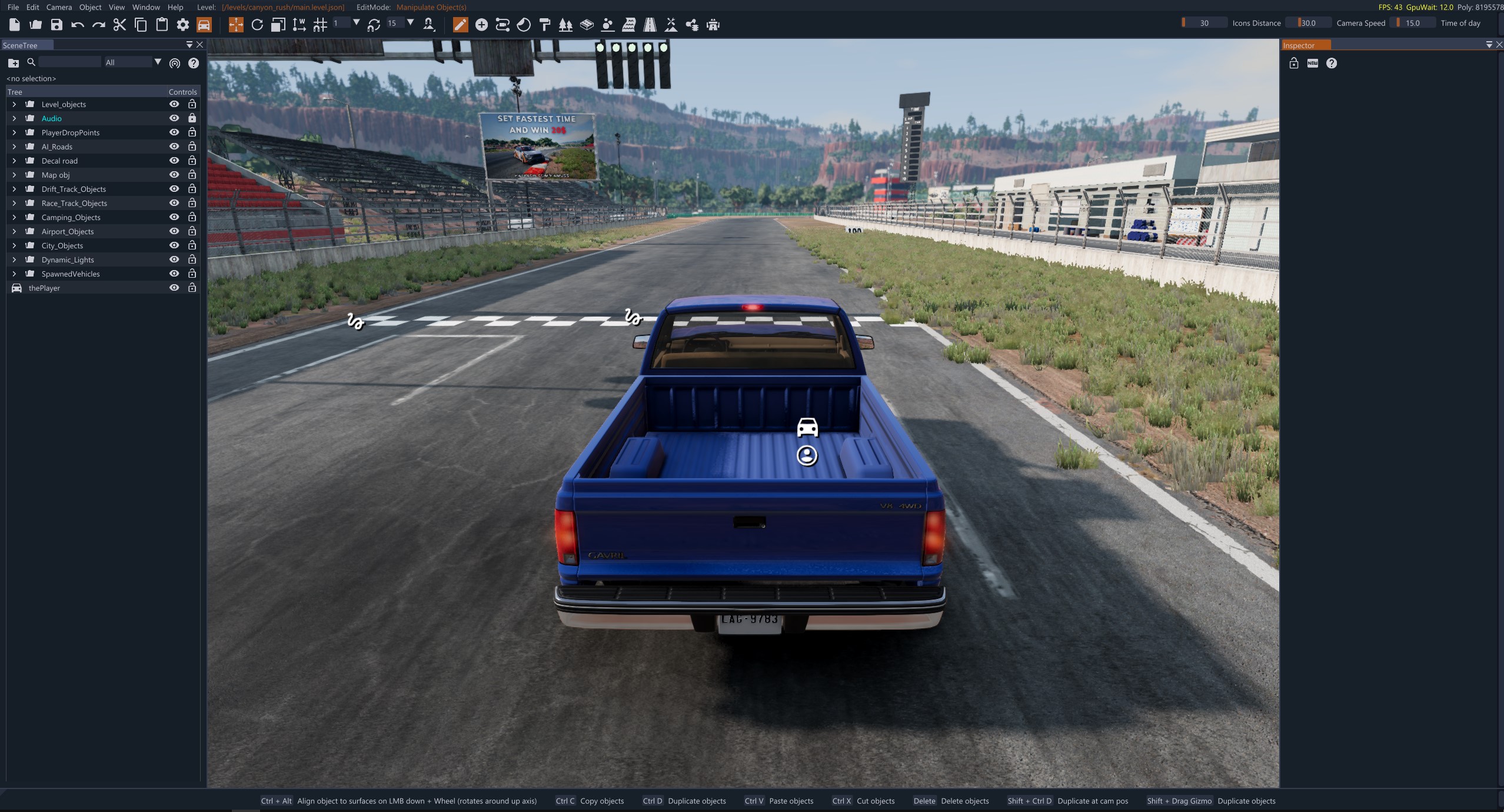Open the Camera menu
This screenshot has width=1504, height=812.
(x=59, y=7)
